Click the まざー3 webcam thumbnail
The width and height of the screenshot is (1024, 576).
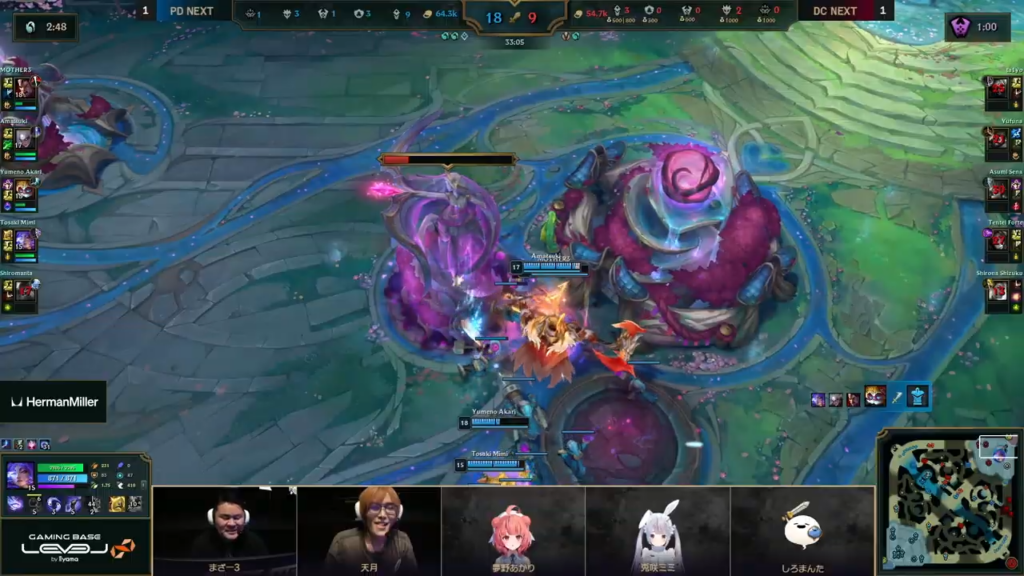[225, 530]
